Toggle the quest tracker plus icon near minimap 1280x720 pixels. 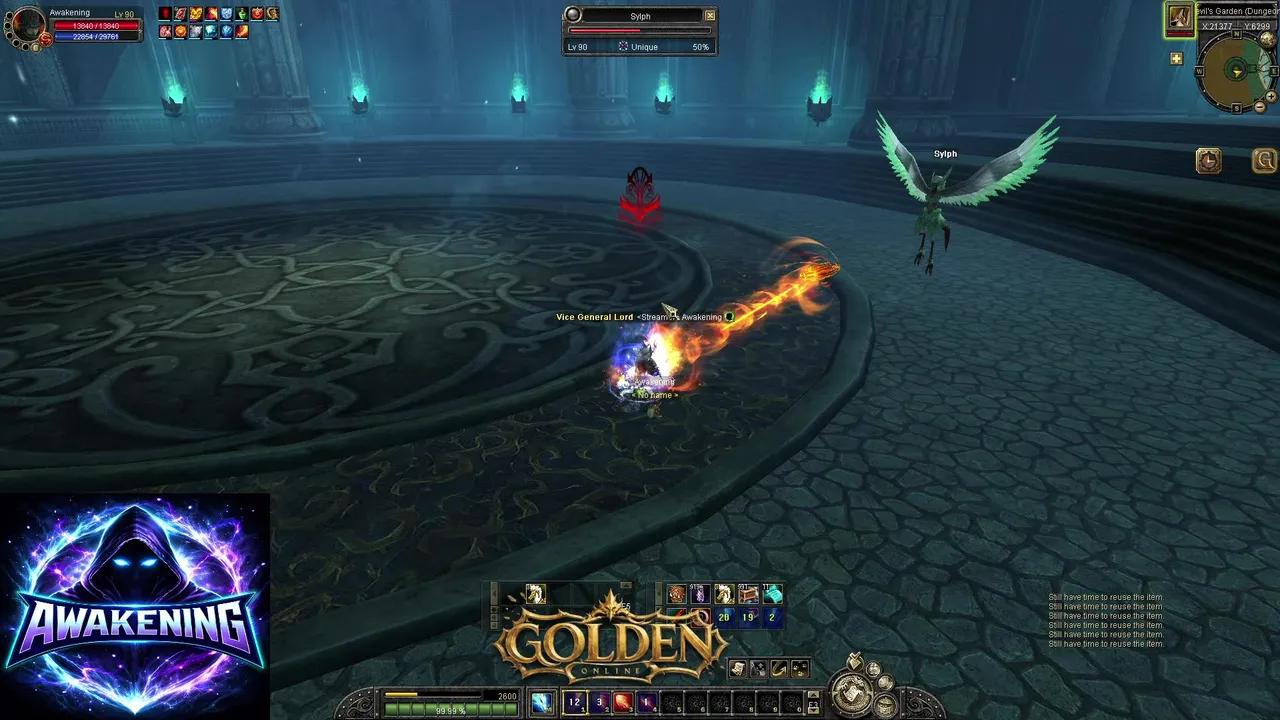[x=1176, y=58]
